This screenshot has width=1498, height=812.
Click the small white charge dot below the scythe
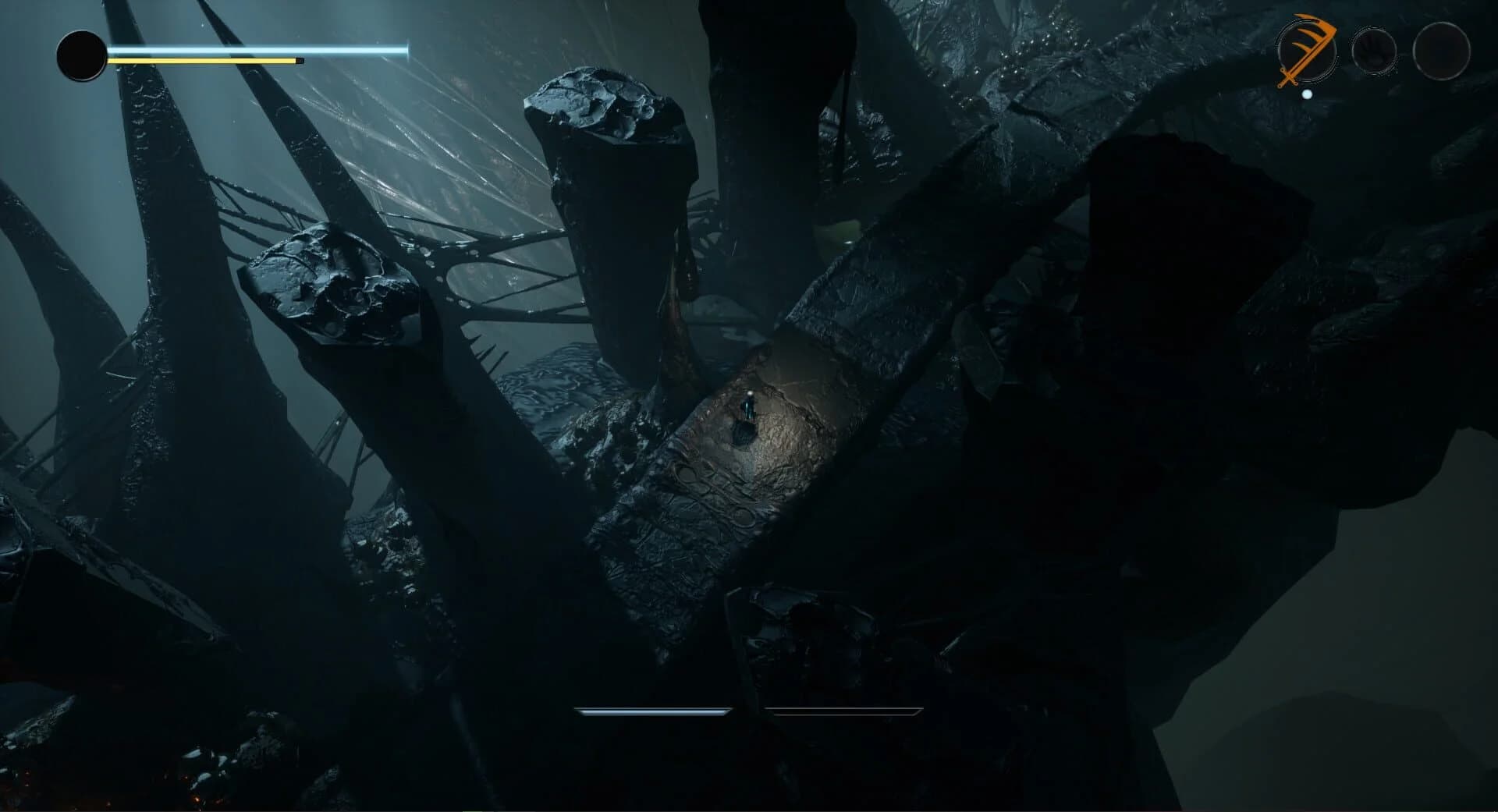[x=1307, y=93]
